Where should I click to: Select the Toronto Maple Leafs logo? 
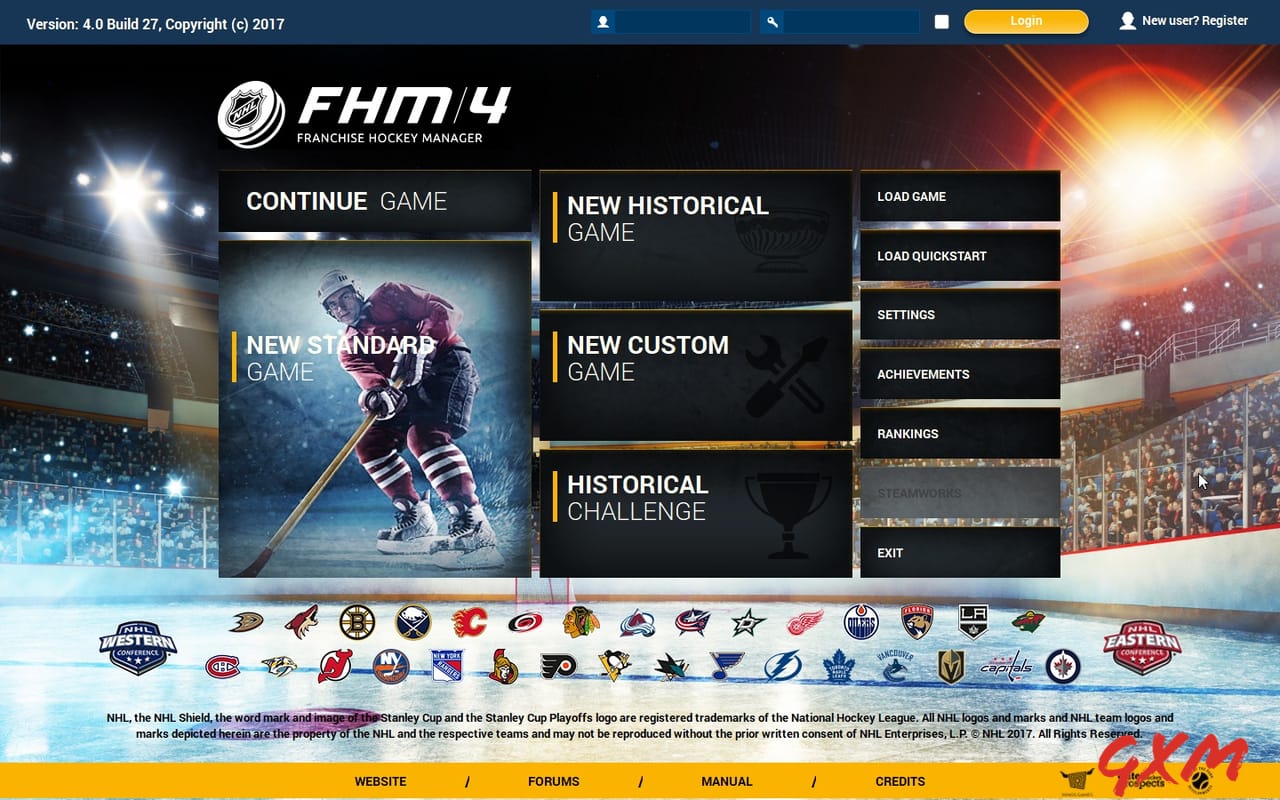(839, 666)
